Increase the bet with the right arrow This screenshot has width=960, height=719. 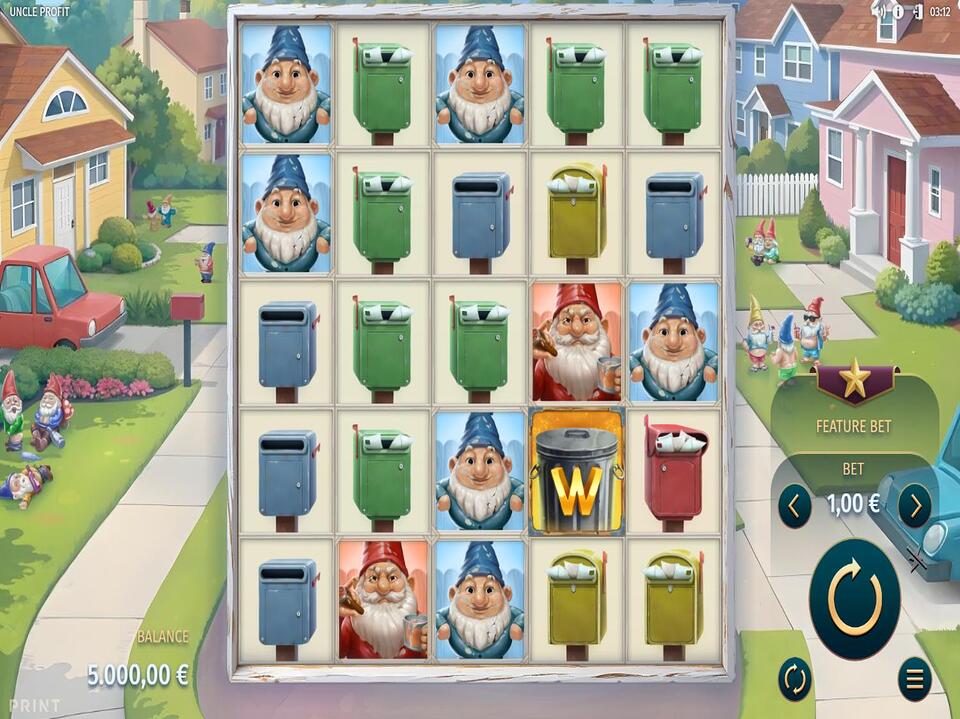pyautogui.click(x=914, y=506)
